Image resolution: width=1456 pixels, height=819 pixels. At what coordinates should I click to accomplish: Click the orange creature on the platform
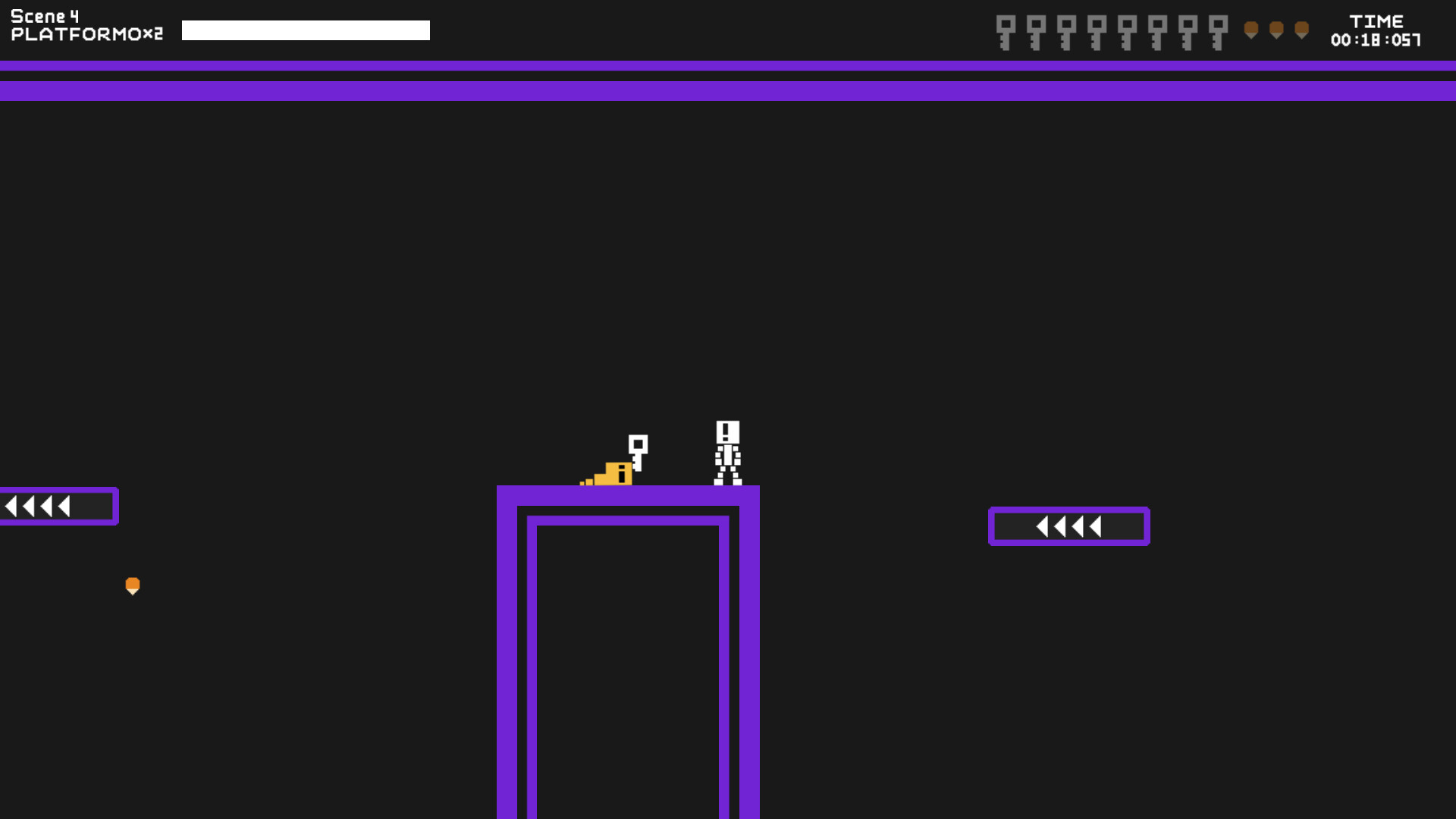(x=610, y=474)
